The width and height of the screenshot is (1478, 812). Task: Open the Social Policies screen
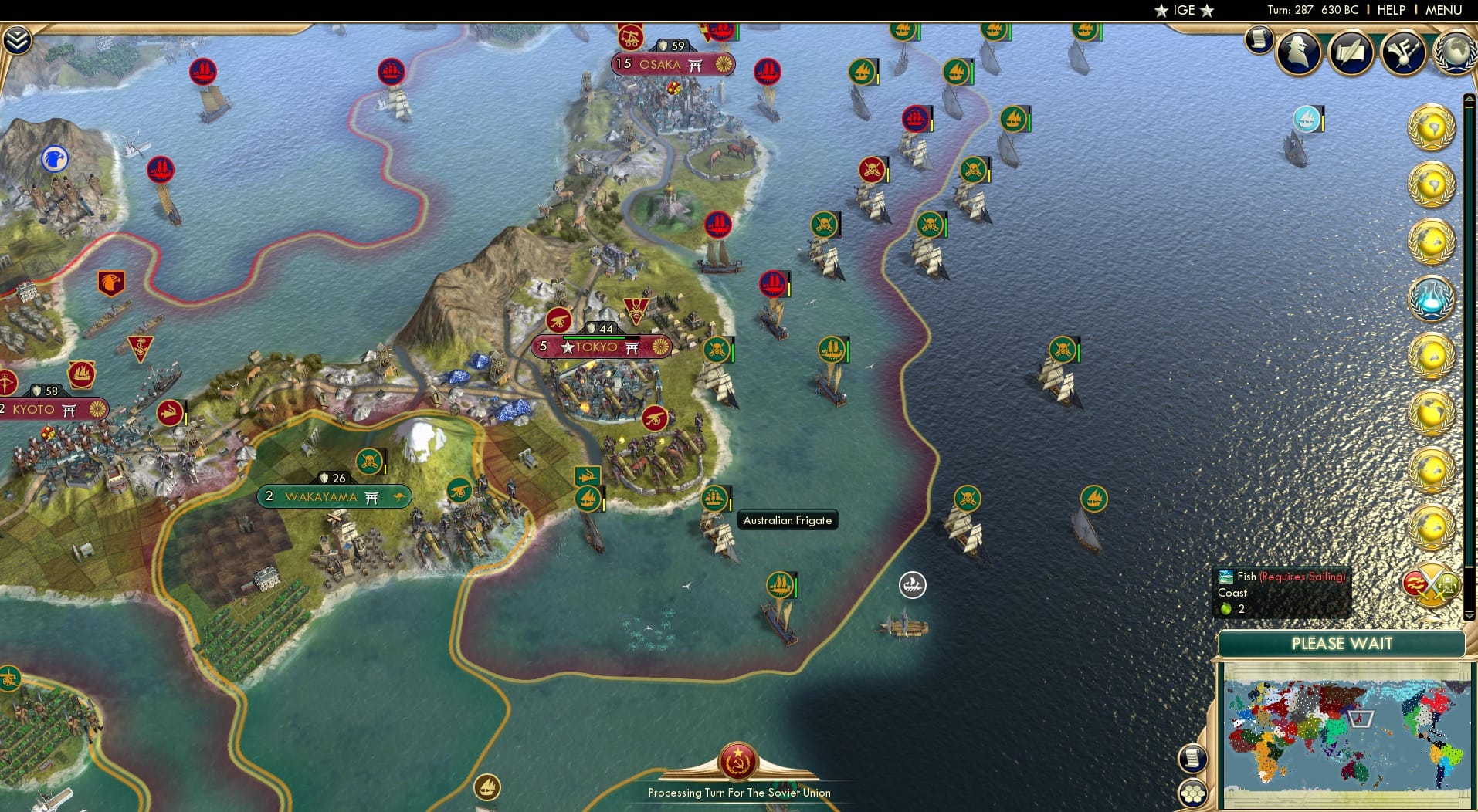[1351, 50]
